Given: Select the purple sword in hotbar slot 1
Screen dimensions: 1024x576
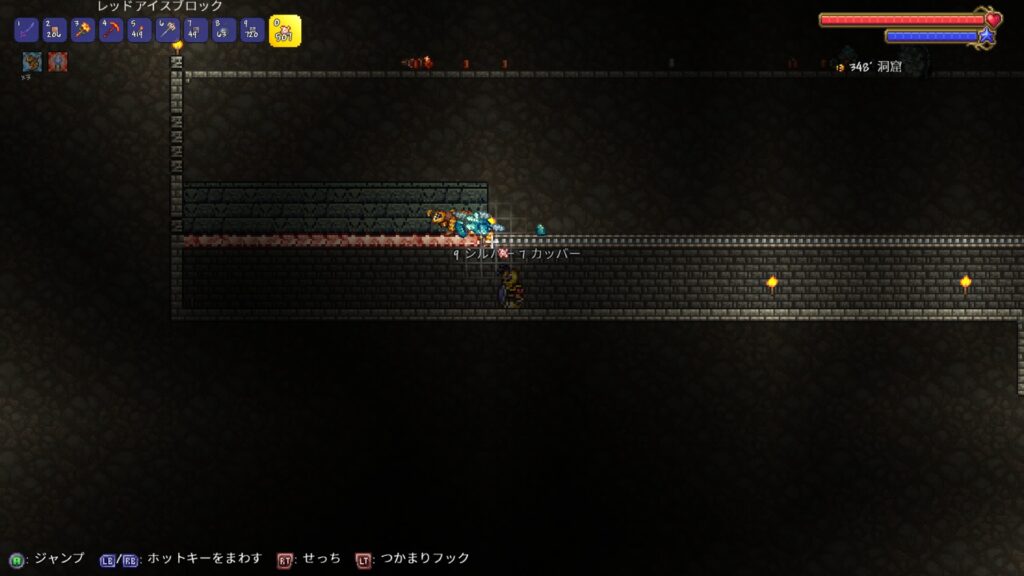Looking at the screenshot, I should [x=26, y=30].
